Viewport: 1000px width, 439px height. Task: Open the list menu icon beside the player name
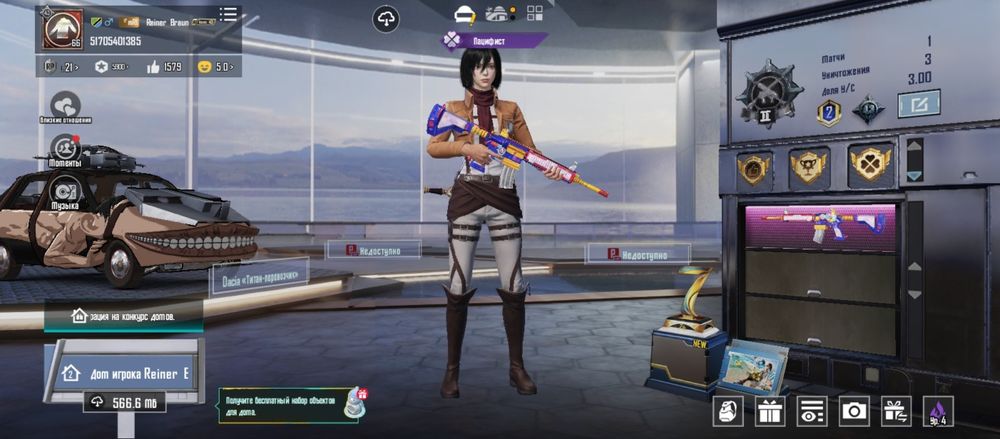point(229,14)
